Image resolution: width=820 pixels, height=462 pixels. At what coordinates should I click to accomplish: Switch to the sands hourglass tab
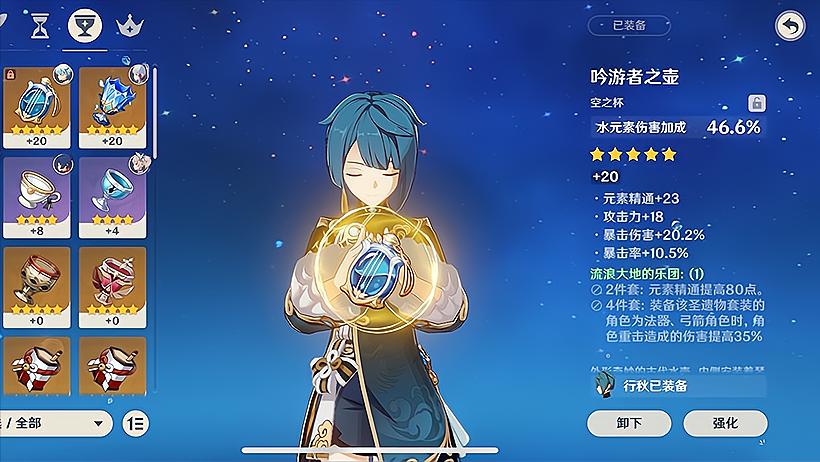click(x=41, y=25)
